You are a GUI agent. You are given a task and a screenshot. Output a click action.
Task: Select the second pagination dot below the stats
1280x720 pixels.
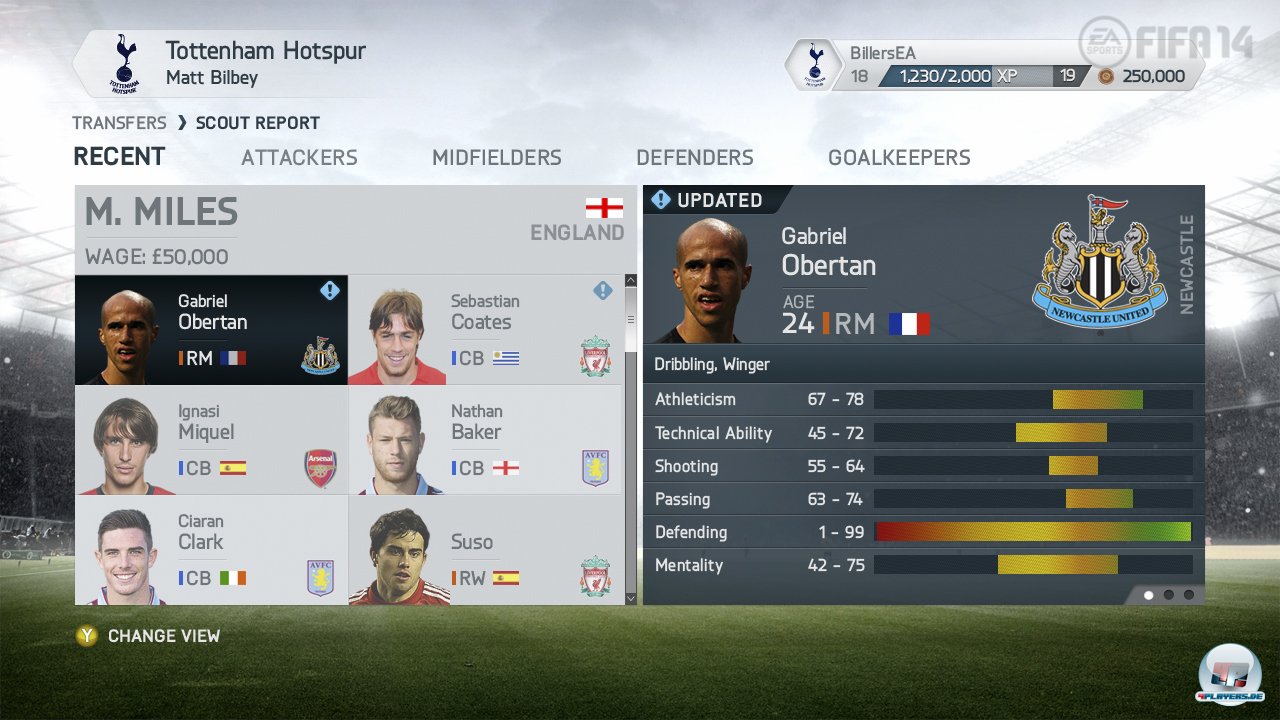click(x=1168, y=594)
